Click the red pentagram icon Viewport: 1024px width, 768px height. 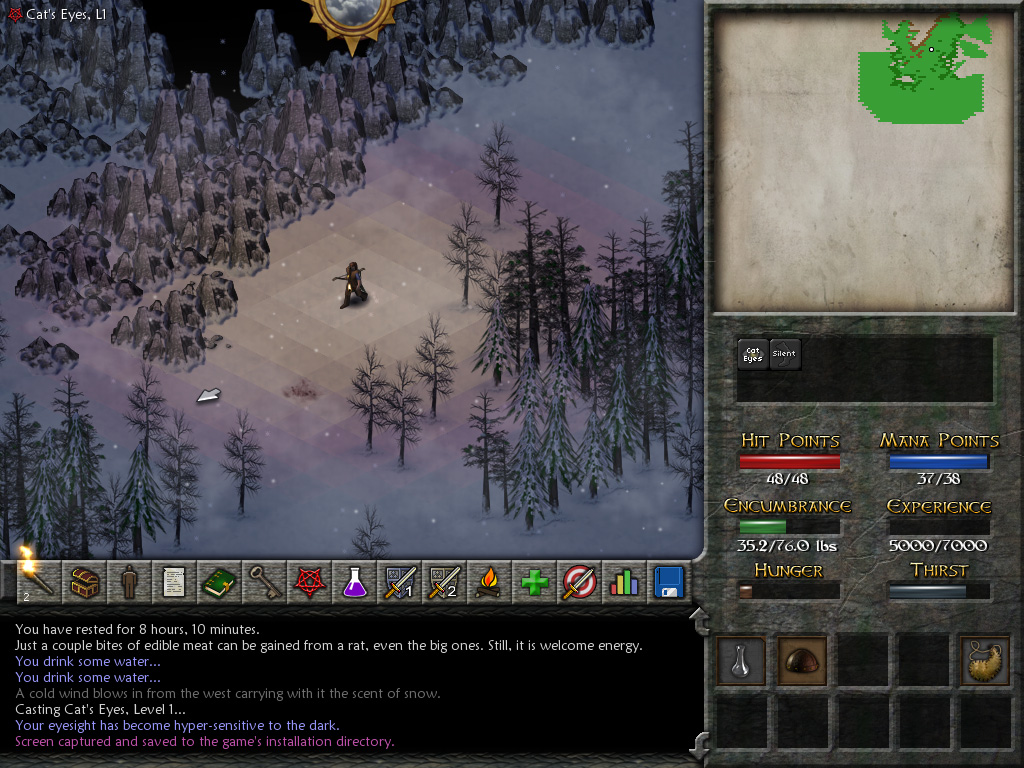(308, 581)
